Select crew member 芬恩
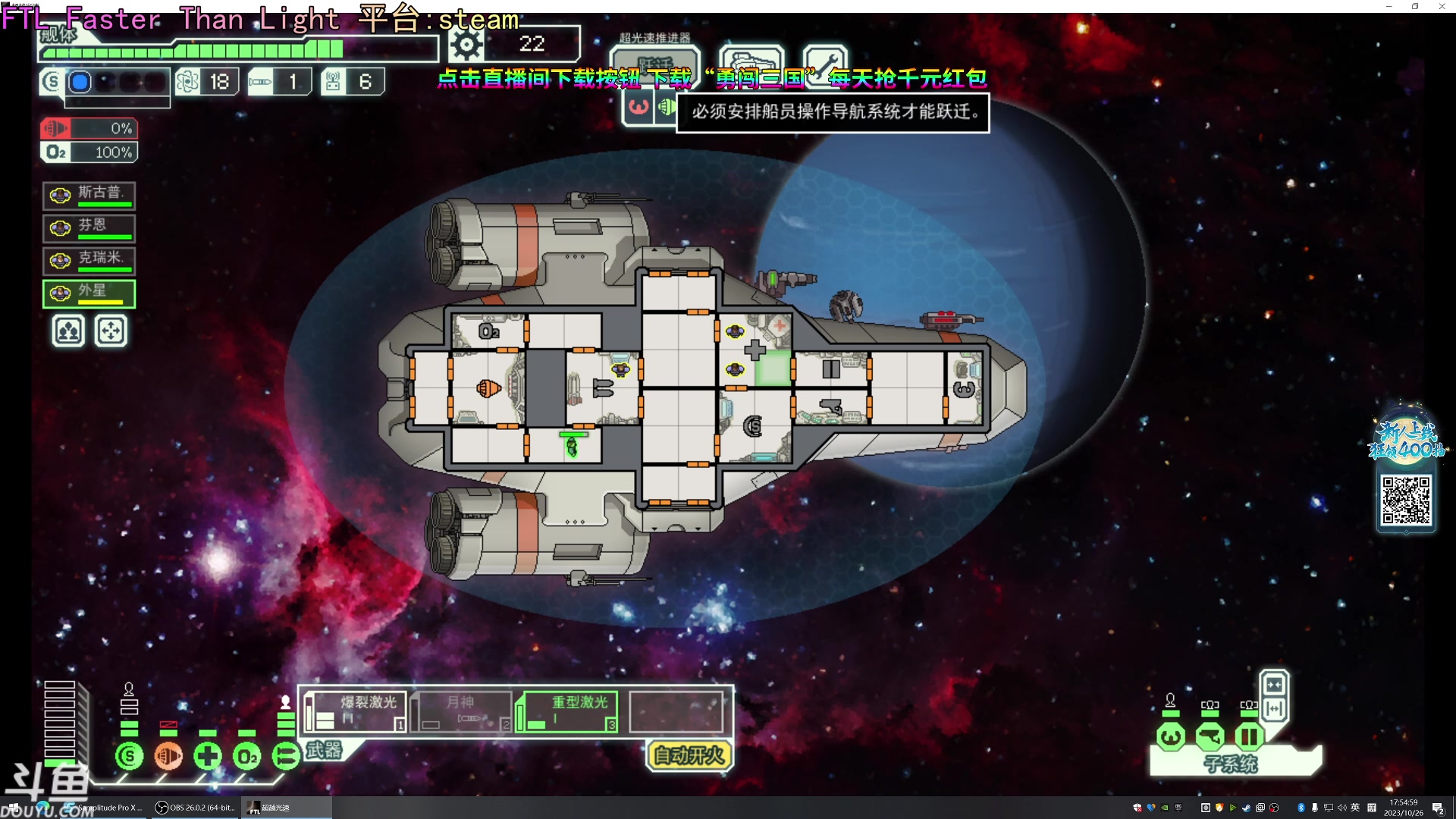 89,227
